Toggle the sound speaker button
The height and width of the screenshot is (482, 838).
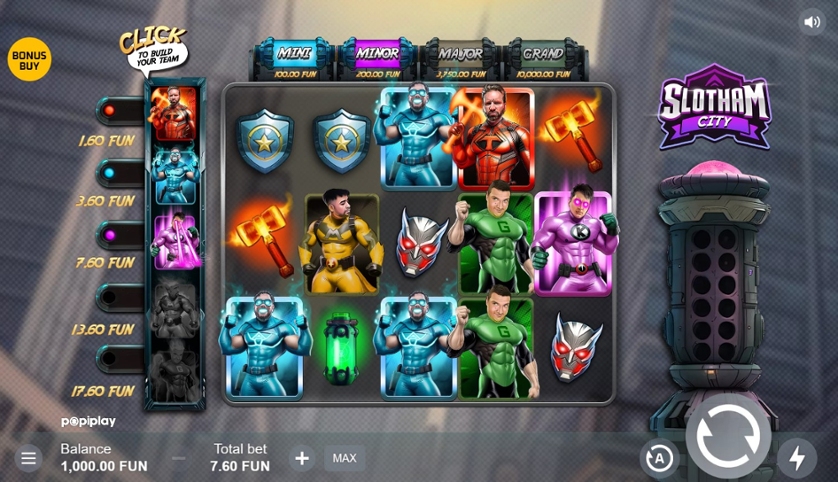coord(812,22)
